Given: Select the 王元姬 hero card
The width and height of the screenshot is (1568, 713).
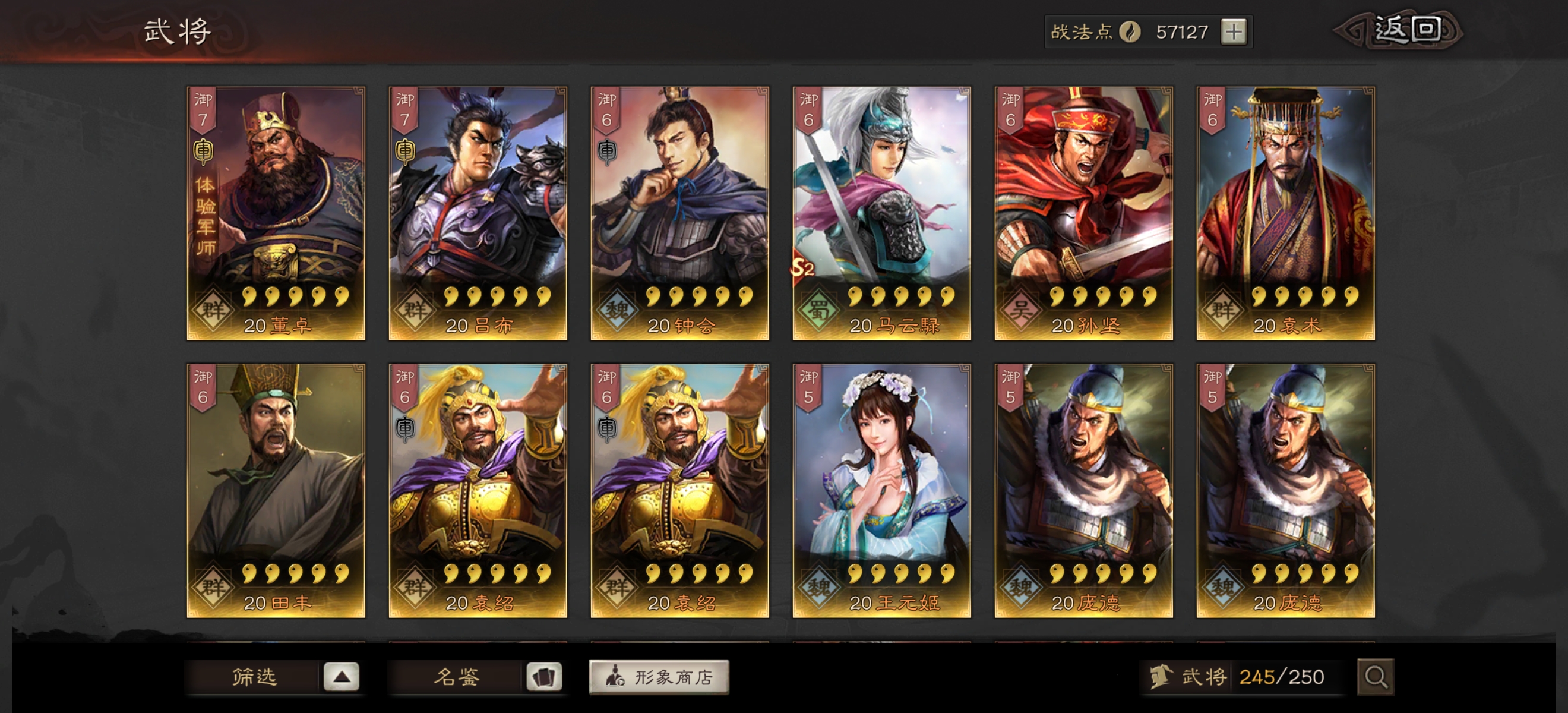Looking at the screenshot, I should (x=881, y=490).
